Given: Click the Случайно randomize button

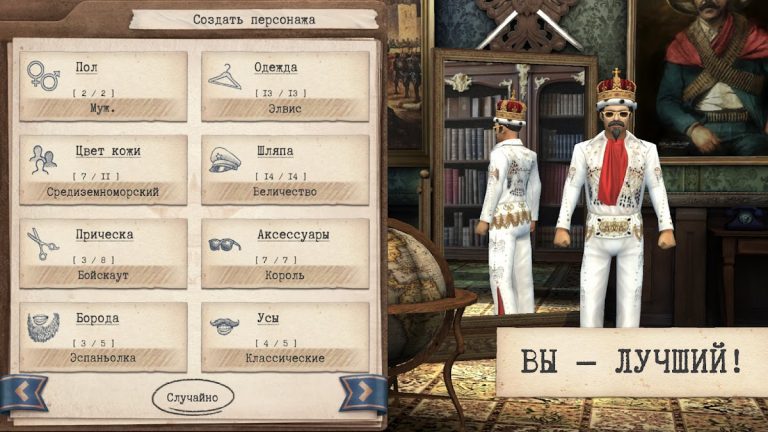Looking at the screenshot, I should click(193, 396).
